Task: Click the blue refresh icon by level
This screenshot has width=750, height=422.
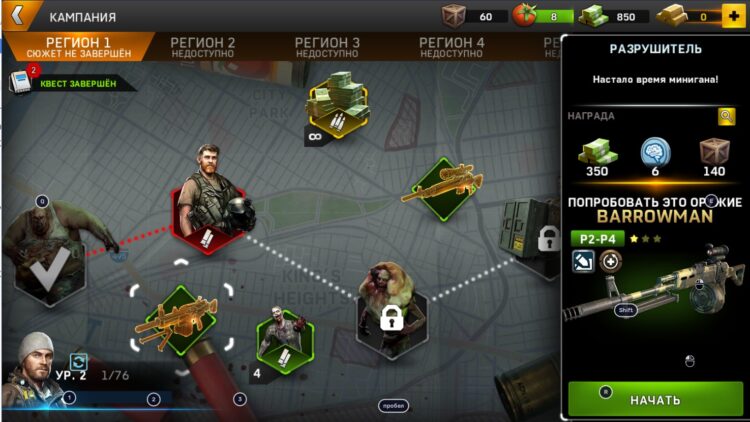Action: (78, 361)
